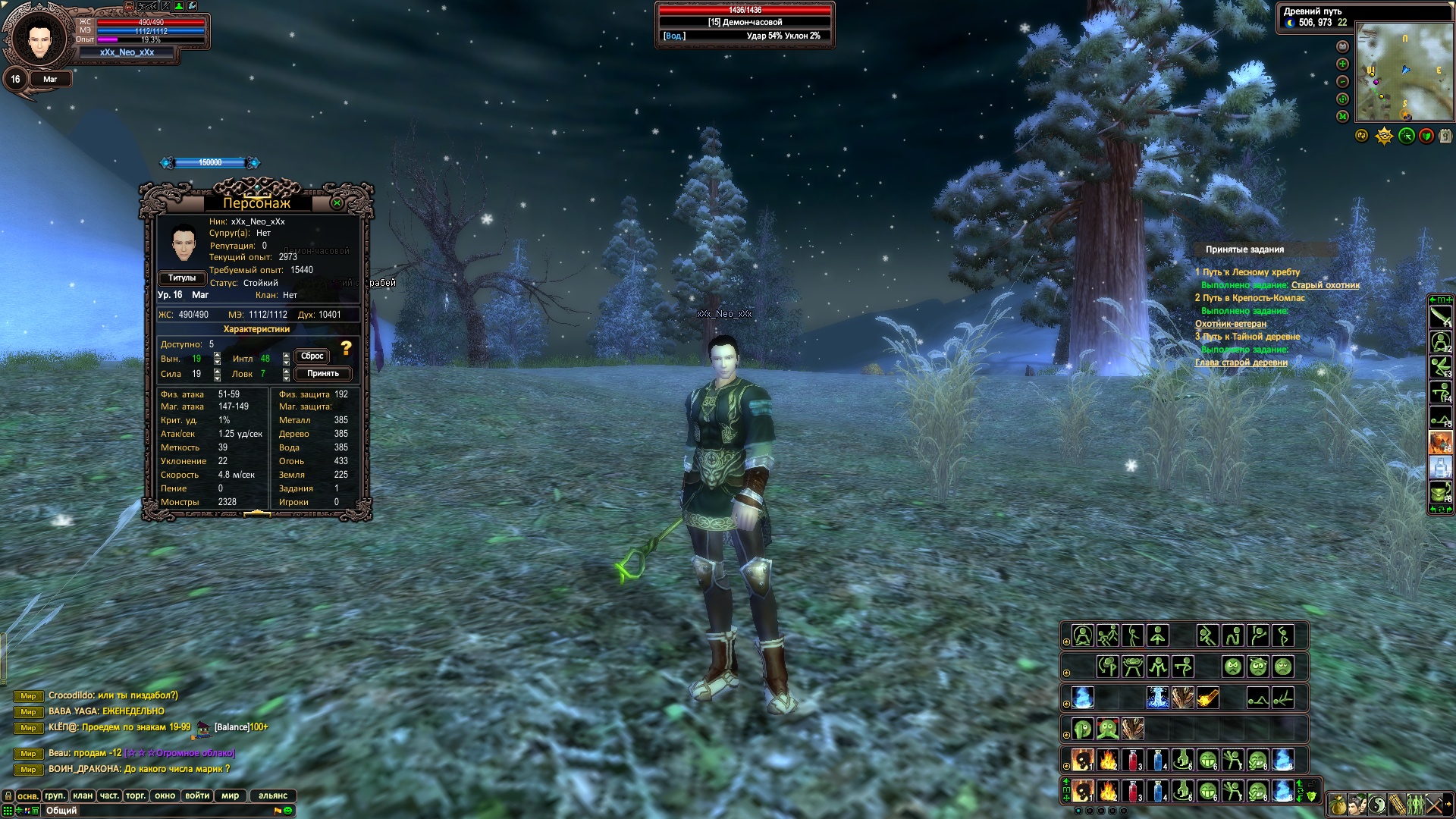Screen dimensions: 1456x819
Task: Select the альянс chat tab
Action: click(x=273, y=795)
